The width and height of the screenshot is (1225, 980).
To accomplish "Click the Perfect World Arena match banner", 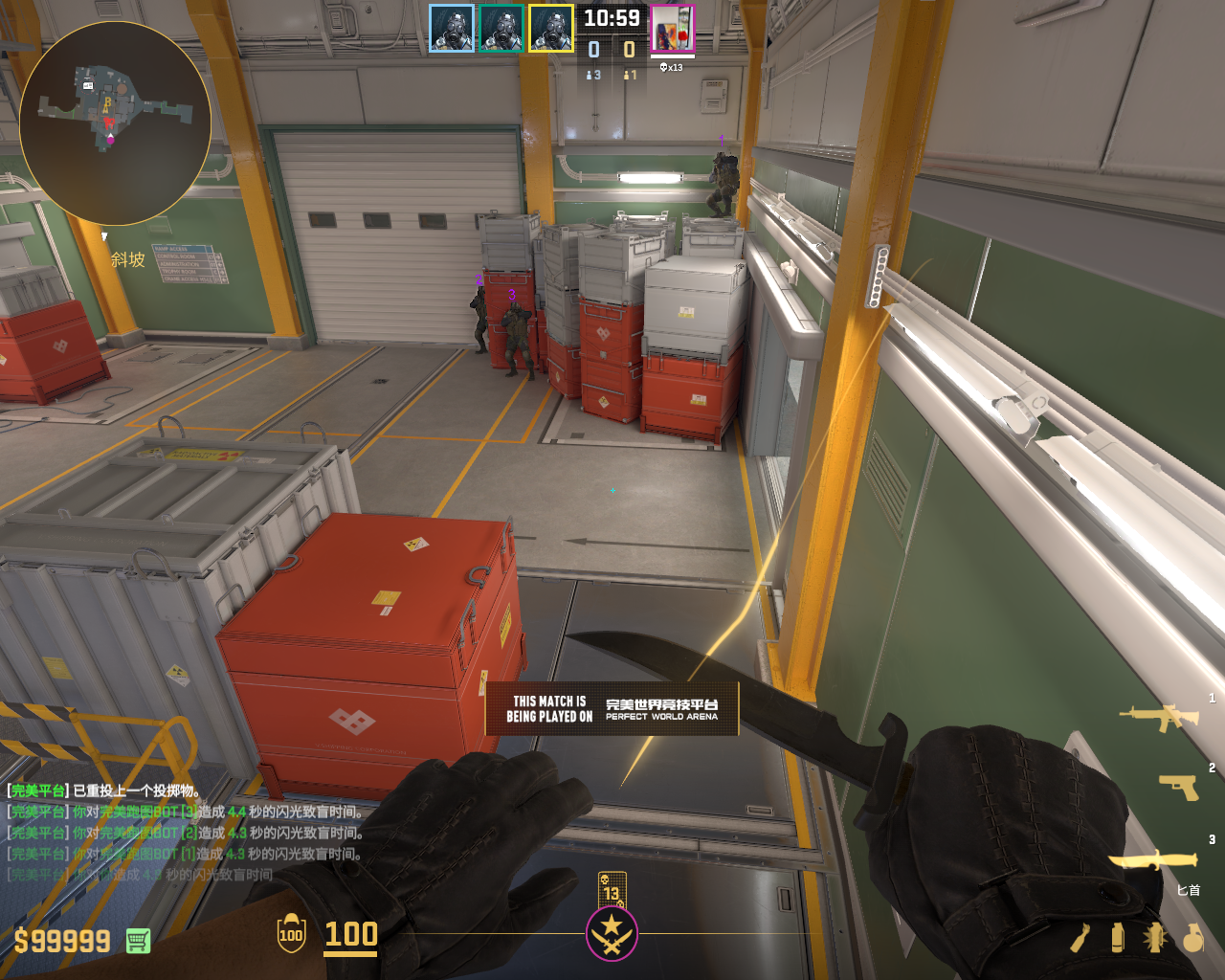I will 612,709.
